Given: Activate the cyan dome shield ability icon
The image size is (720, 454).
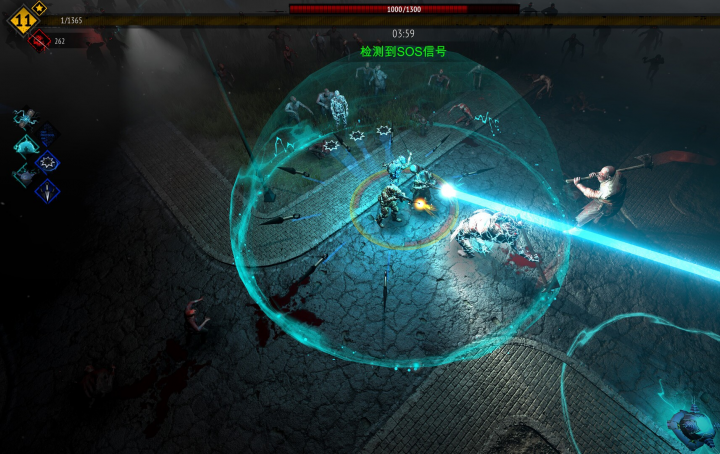Looking at the screenshot, I should pyautogui.click(x=24, y=146).
